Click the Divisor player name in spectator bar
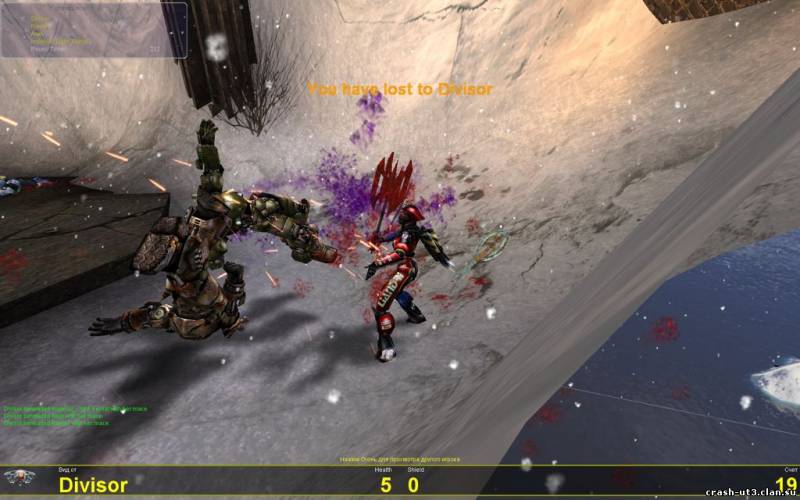This screenshot has height=500, width=800. click(x=93, y=485)
